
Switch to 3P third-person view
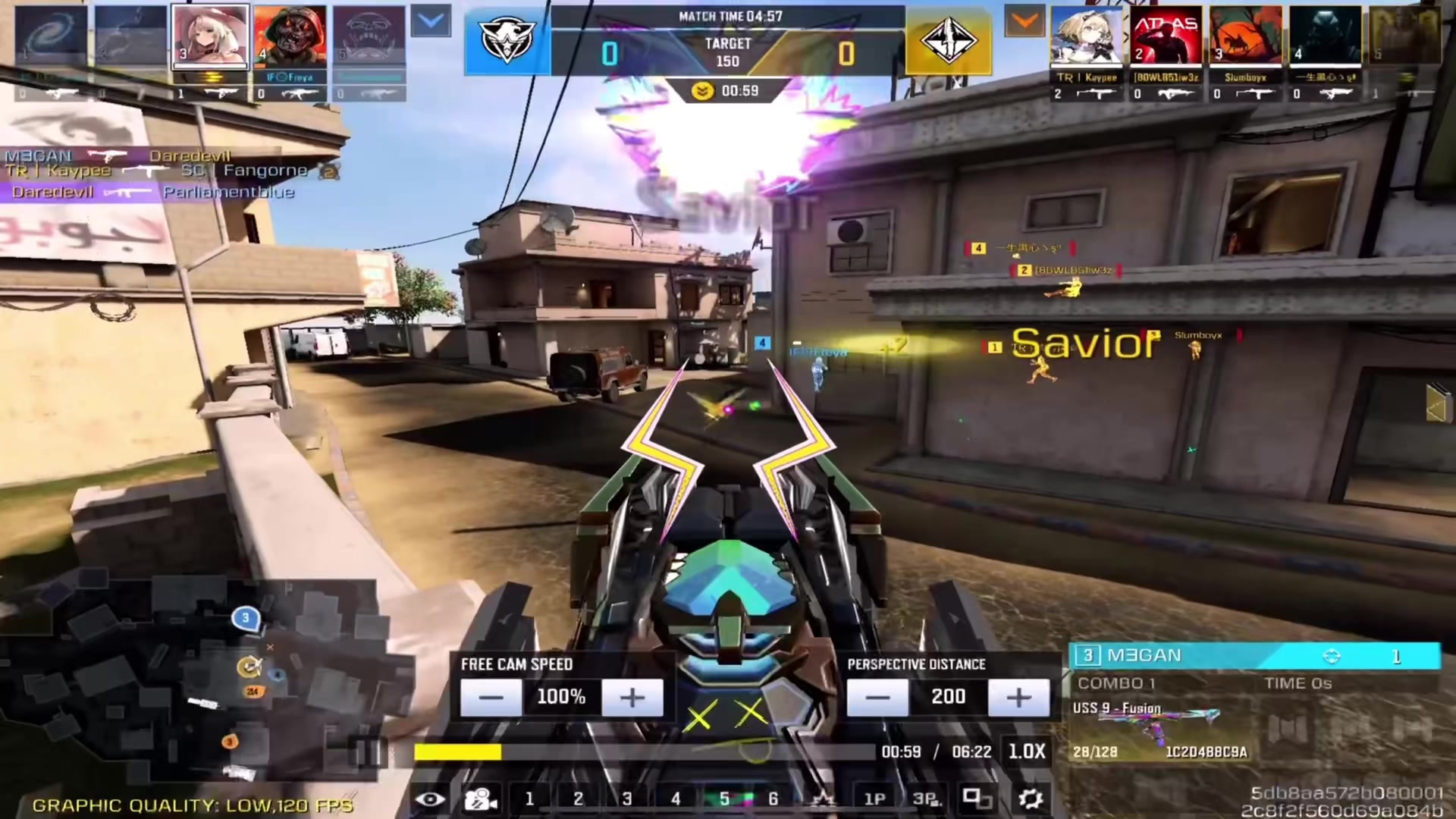click(926, 799)
